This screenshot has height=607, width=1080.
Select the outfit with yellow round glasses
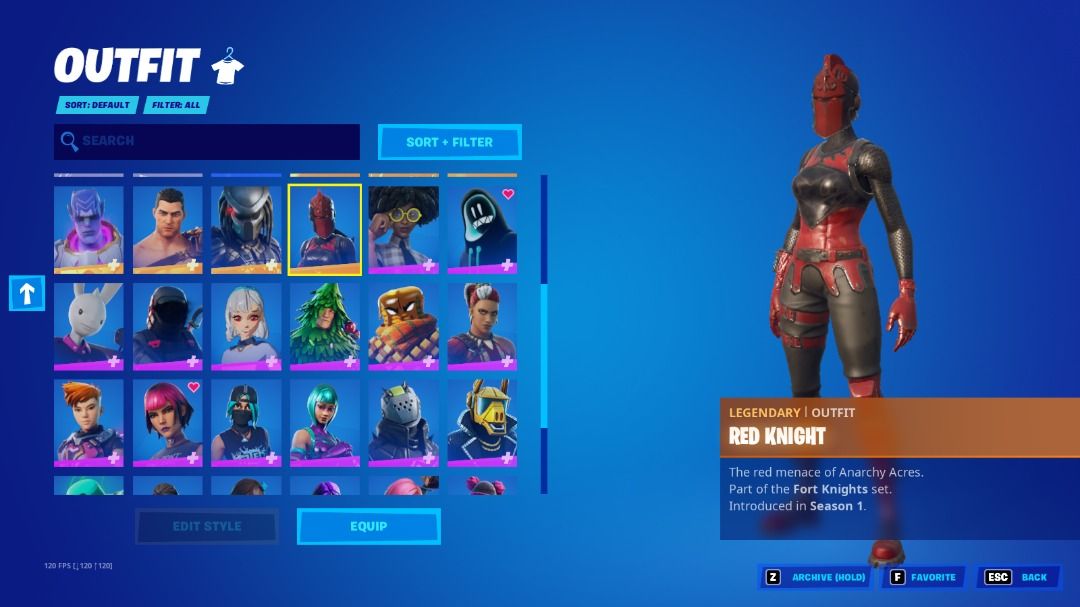(403, 229)
